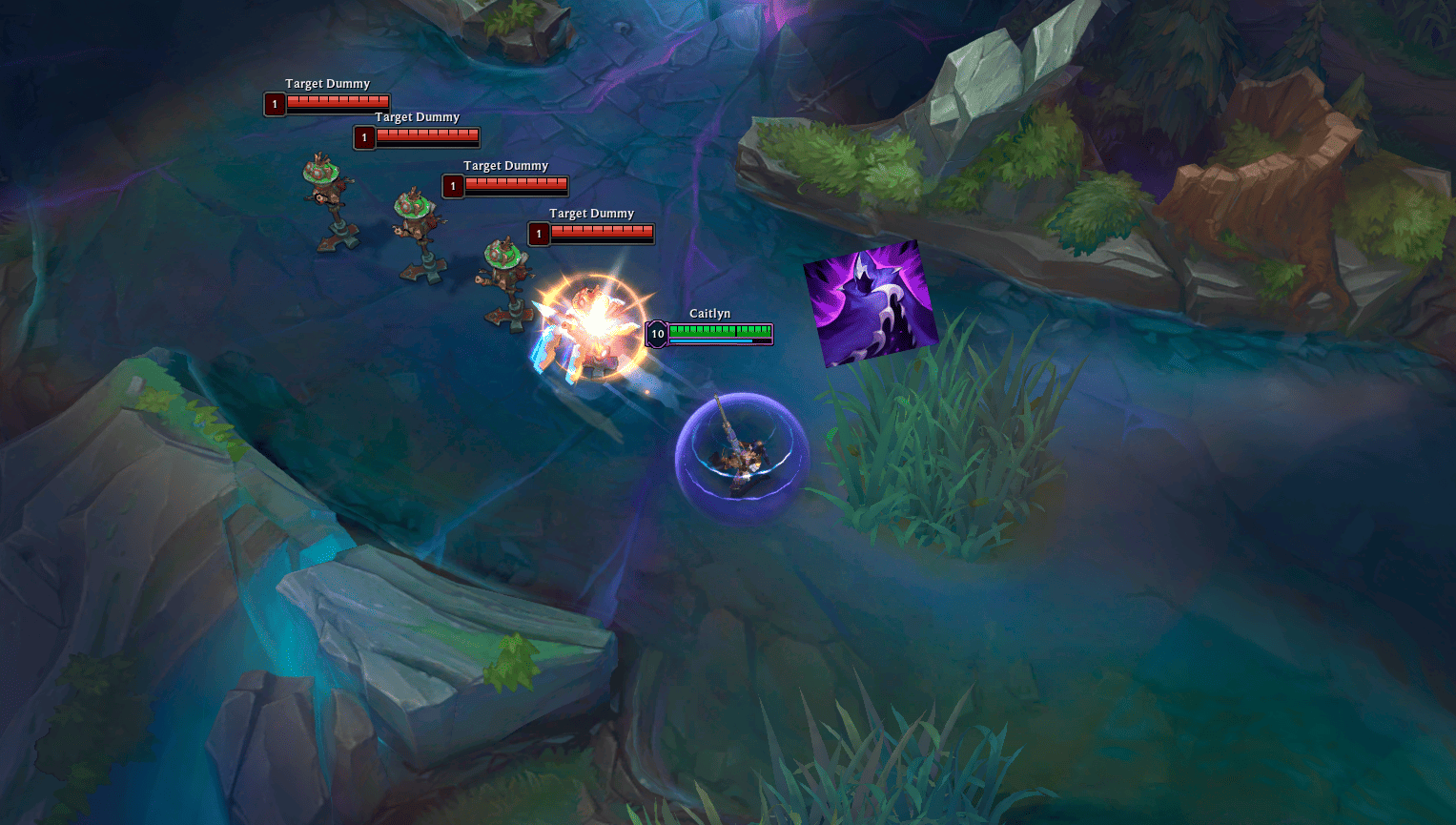Click the level badge of the lowest Target Dummy
This screenshot has height=825, width=1456.
click(539, 233)
